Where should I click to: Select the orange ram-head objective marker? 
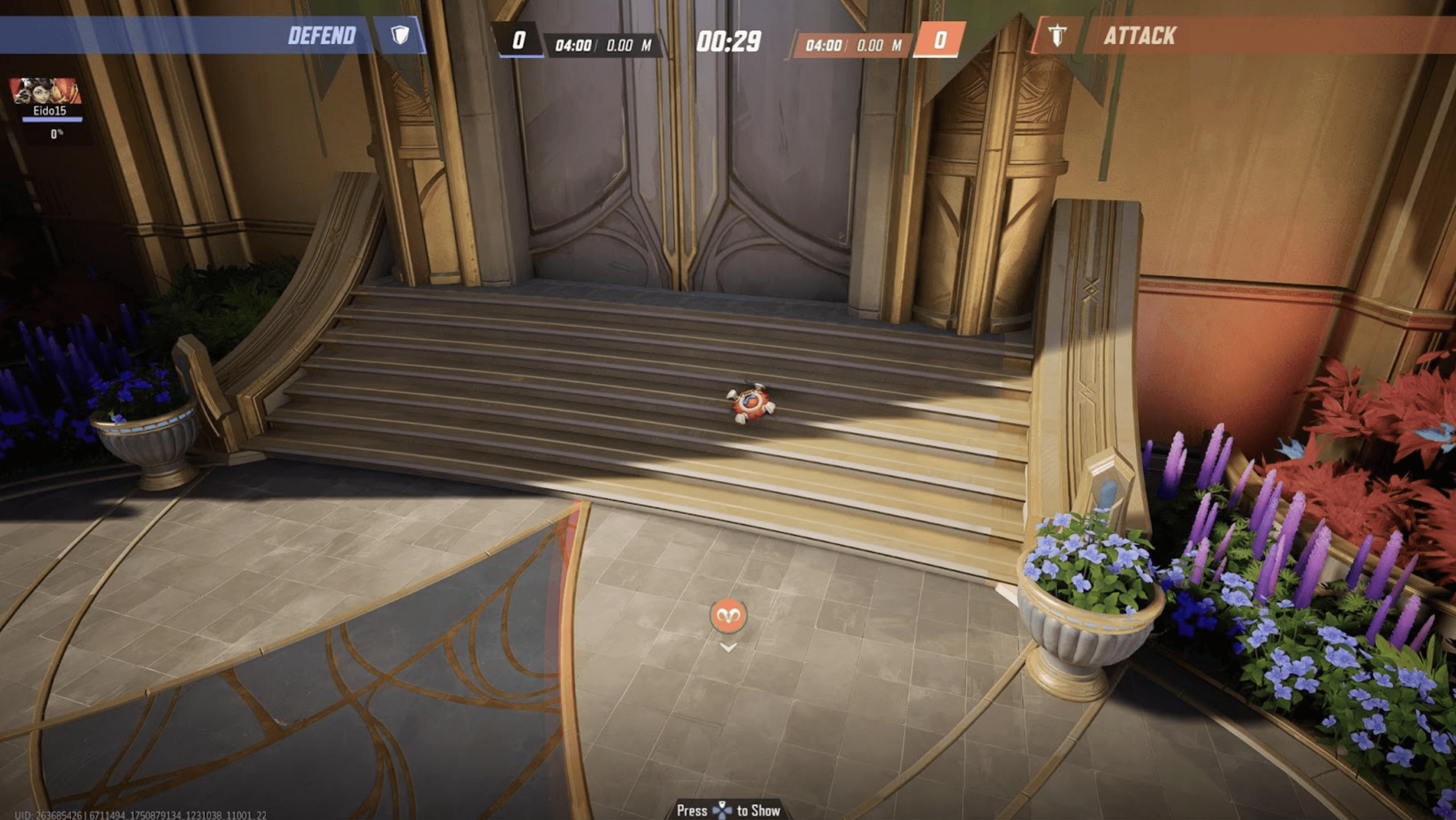point(728,614)
